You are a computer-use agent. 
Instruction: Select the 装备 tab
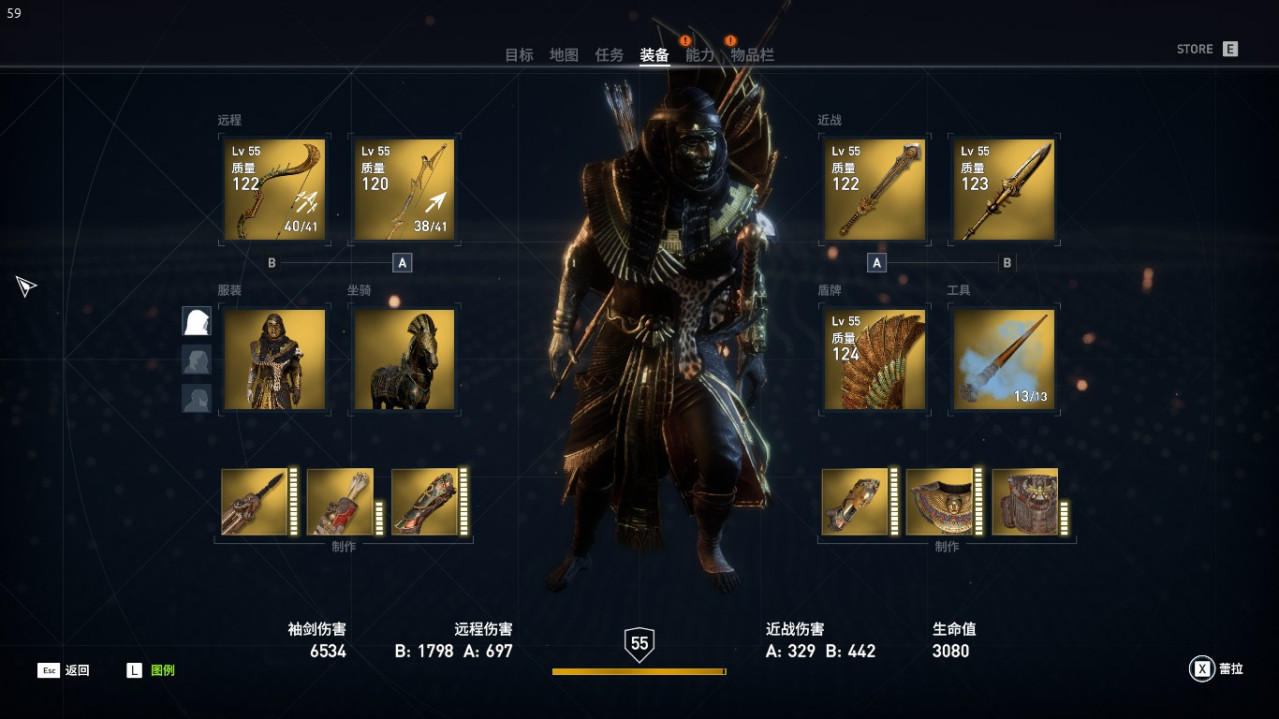(x=654, y=55)
